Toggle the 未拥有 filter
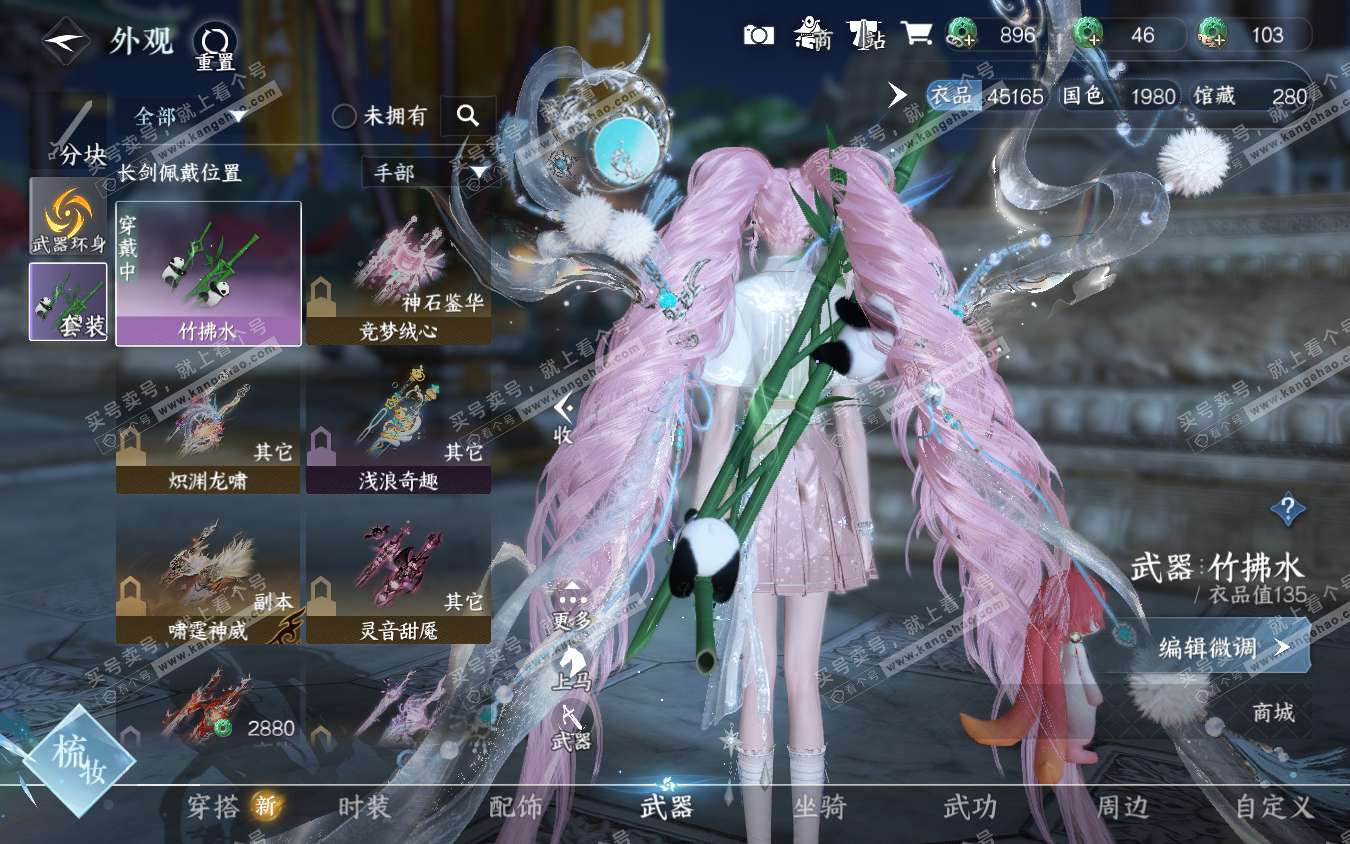1350x844 pixels. pos(345,117)
